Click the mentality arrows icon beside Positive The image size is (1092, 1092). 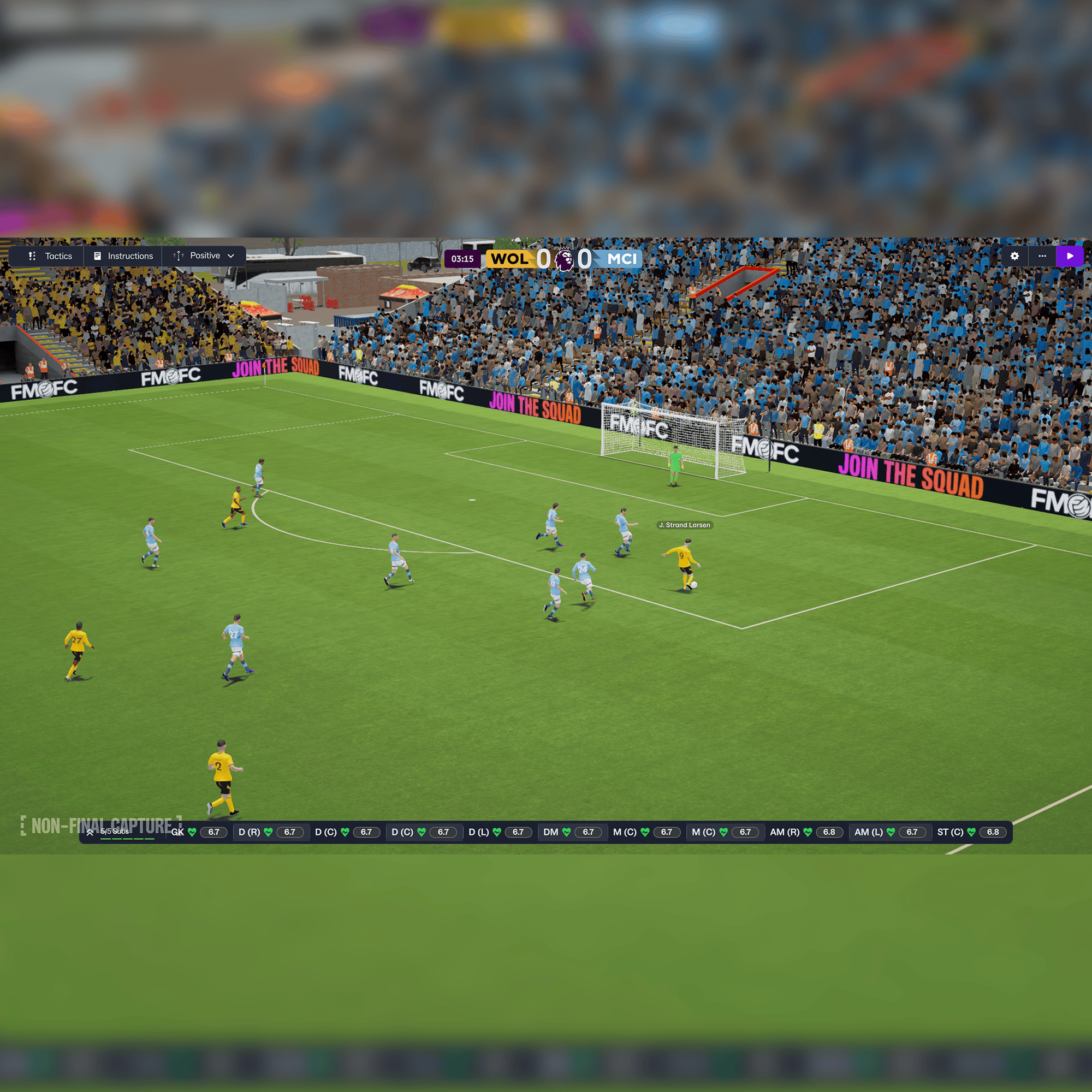coord(177,256)
